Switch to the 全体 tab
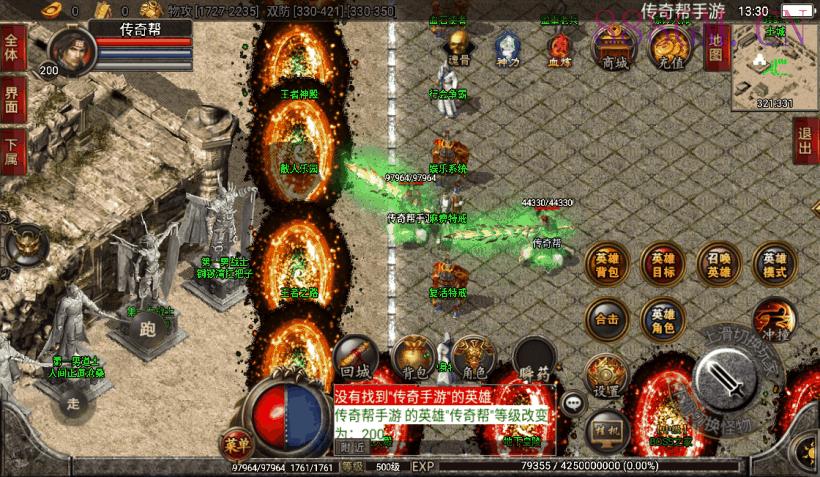The height and width of the screenshot is (477, 820). point(12,47)
